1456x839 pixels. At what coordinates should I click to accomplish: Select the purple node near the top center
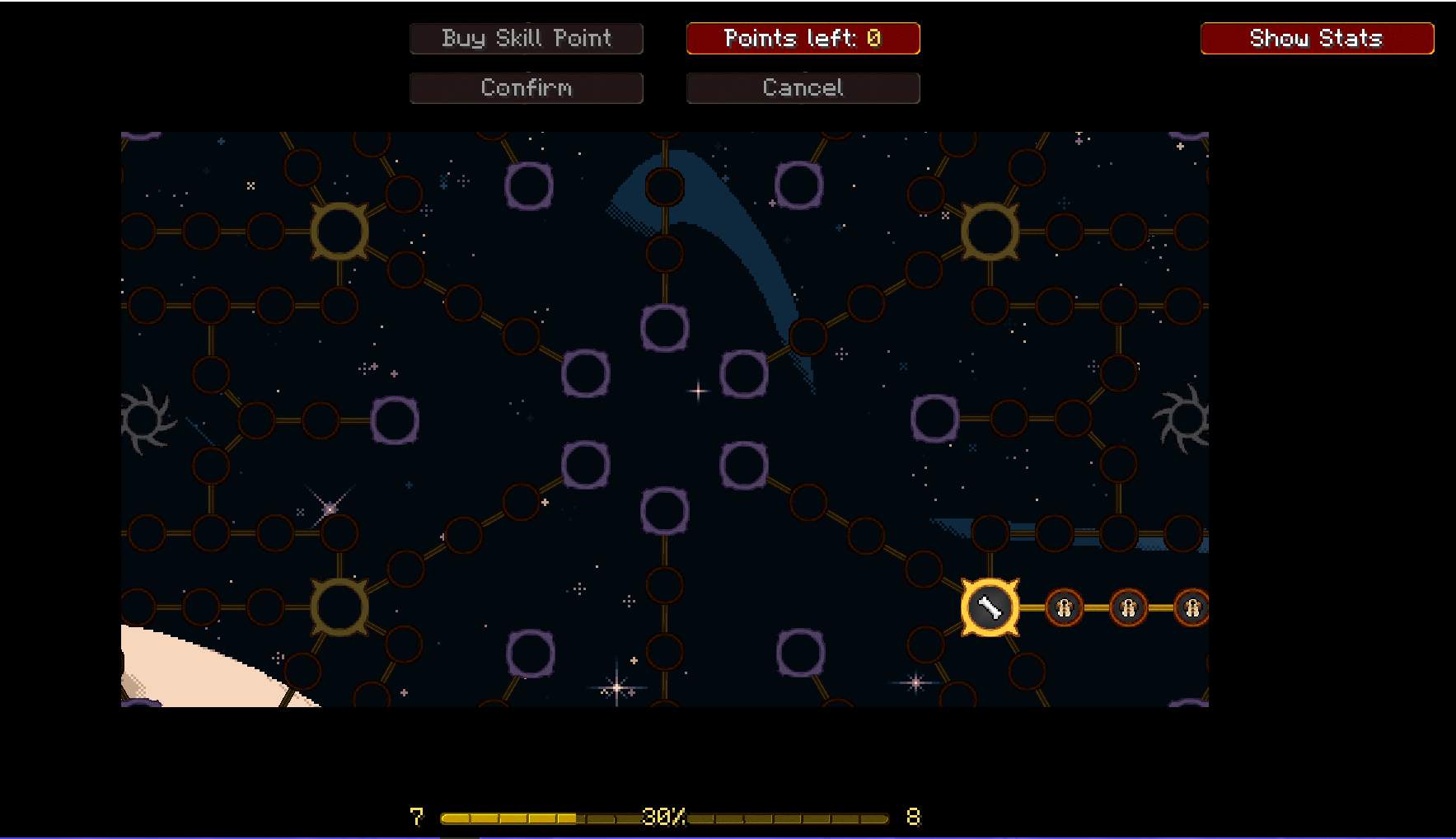(663, 330)
